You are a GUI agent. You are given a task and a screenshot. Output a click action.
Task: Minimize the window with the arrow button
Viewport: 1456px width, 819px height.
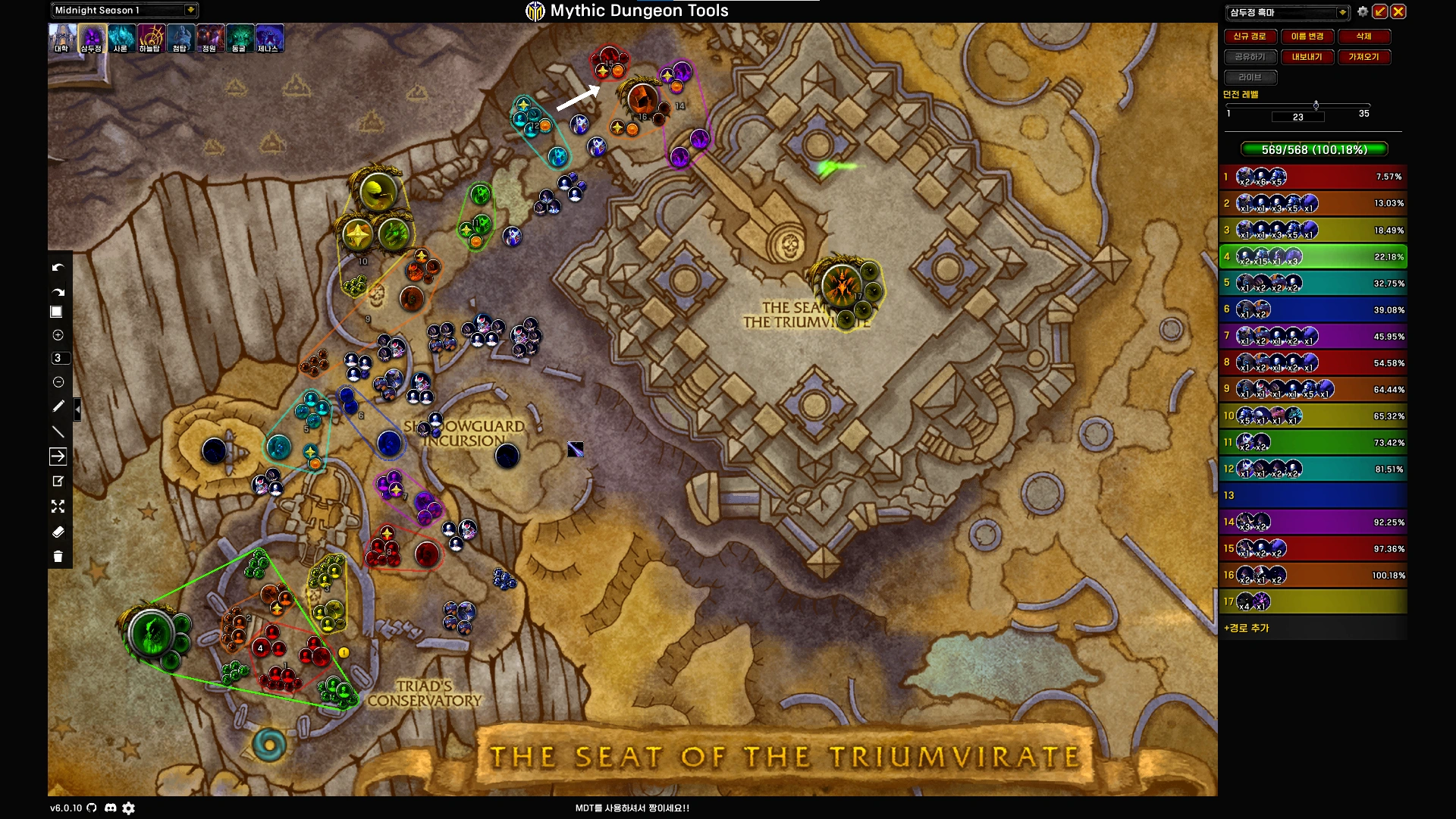click(1380, 11)
